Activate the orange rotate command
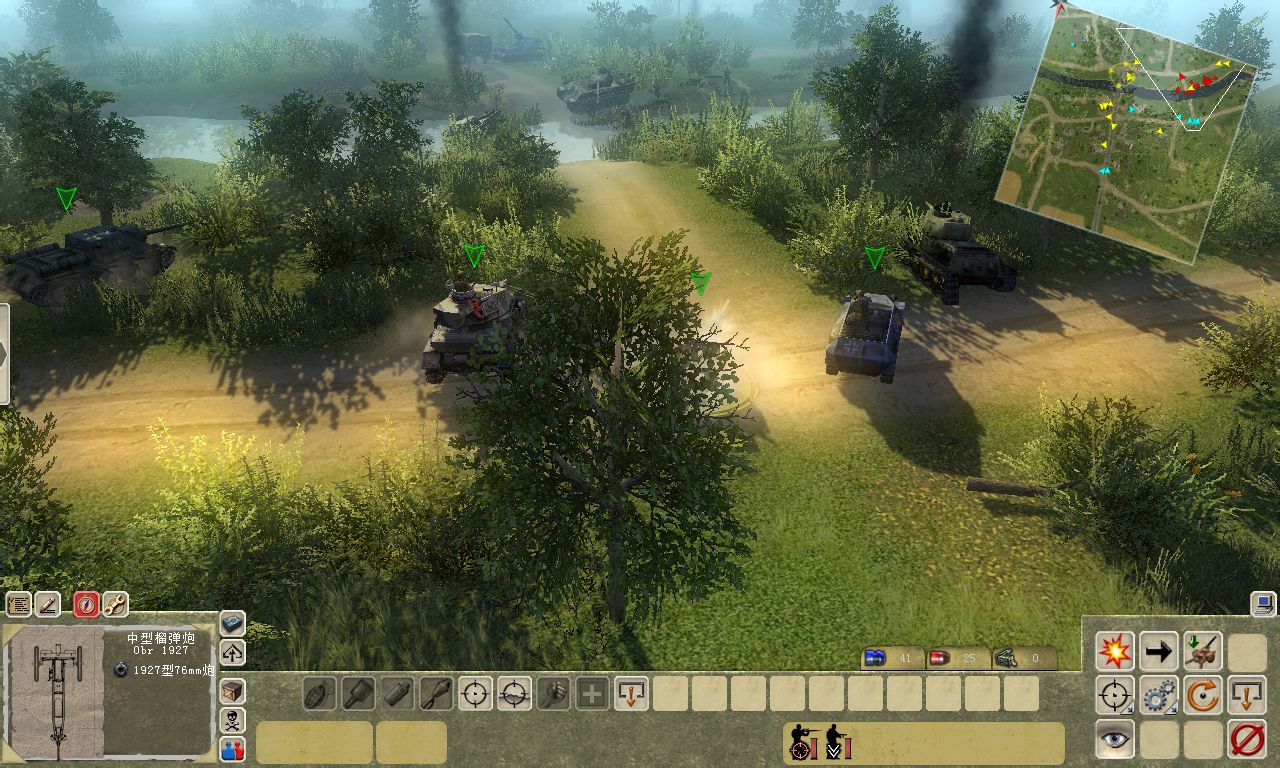The width and height of the screenshot is (1280, 768). (1203, 695)
